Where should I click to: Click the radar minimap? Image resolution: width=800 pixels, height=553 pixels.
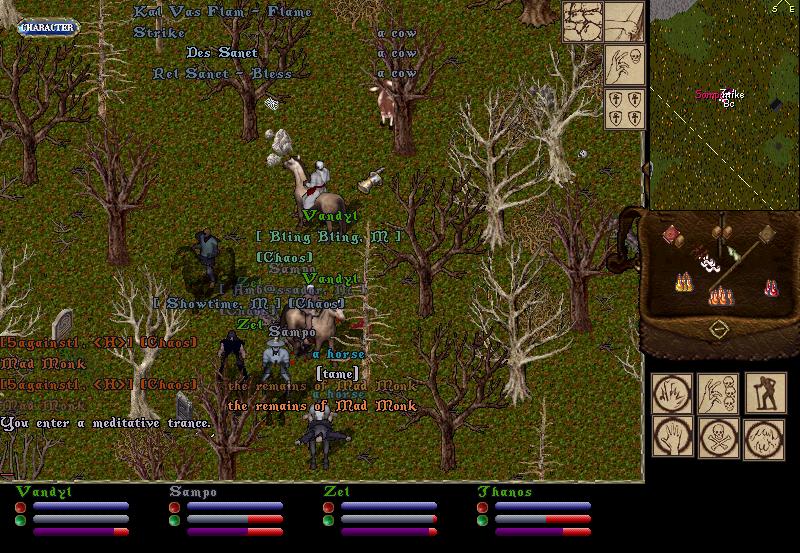724,100
